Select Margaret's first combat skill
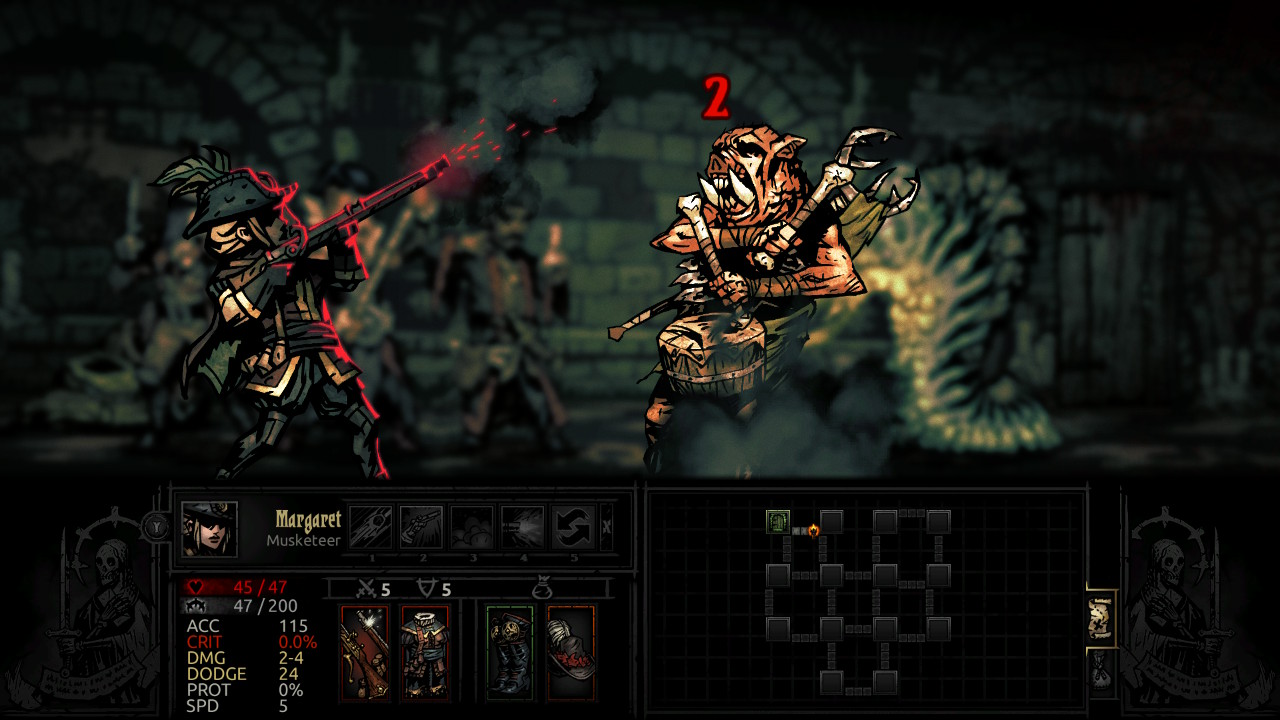 click(x=371, y=528)
